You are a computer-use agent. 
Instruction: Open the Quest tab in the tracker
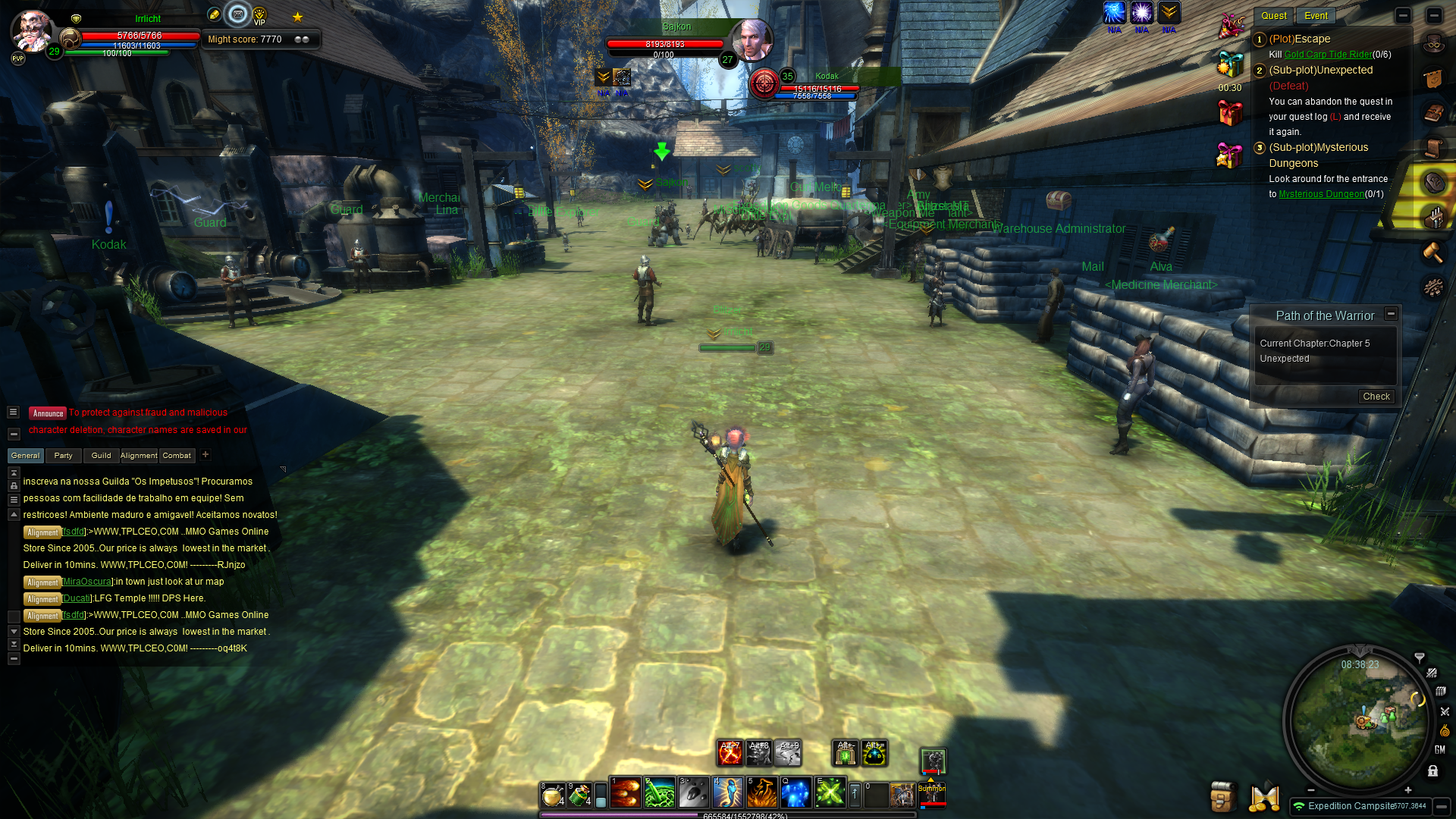[1273, 16]
